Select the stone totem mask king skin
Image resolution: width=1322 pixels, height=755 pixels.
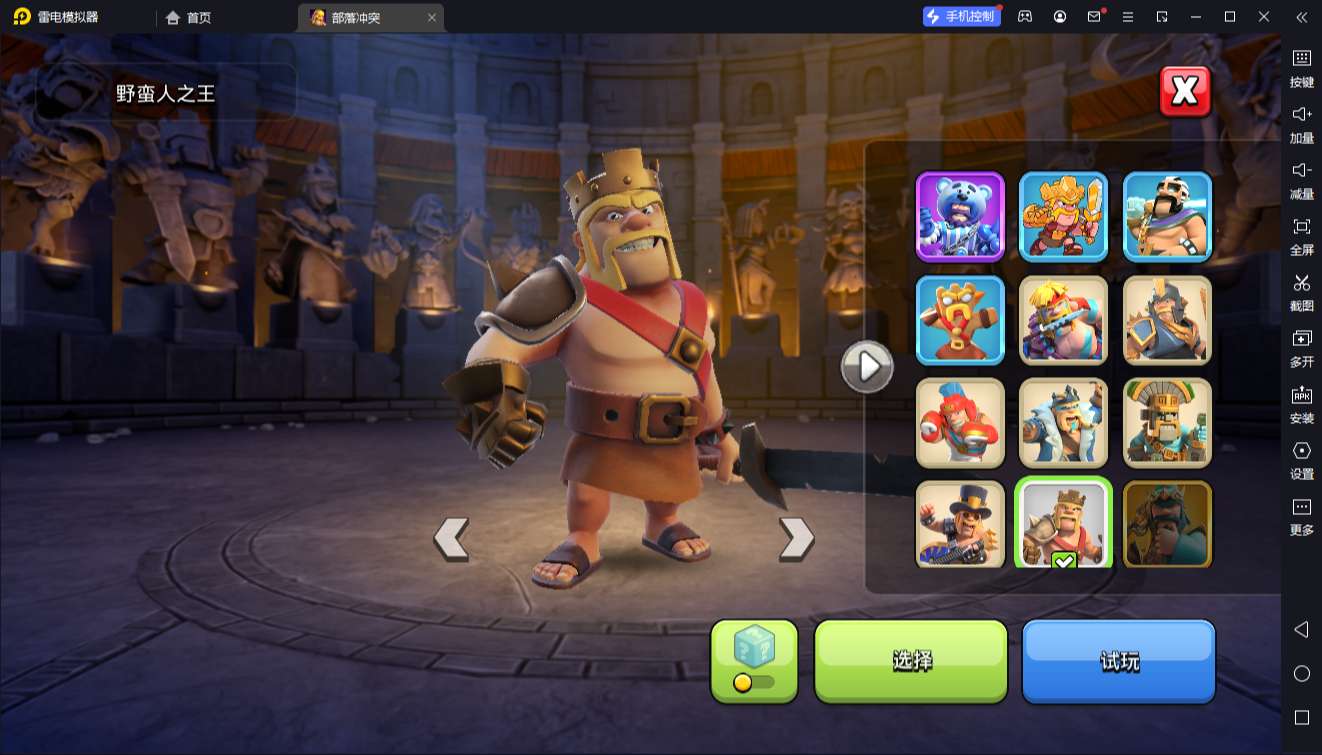click(x=1167, y=422)
